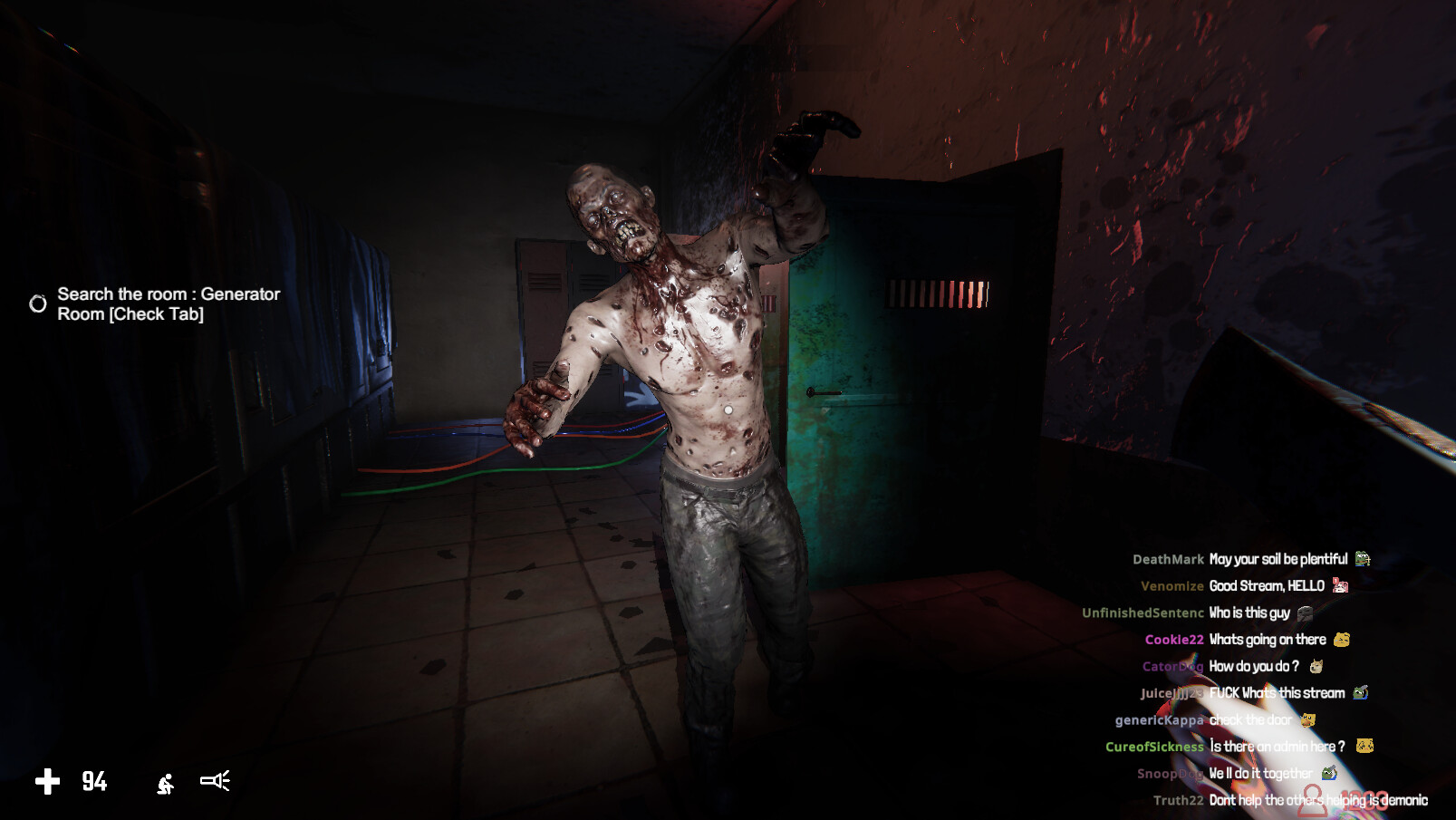Click the white health cross icon
The width and height of the screenshot is (1456, 820).
point(47,781)
